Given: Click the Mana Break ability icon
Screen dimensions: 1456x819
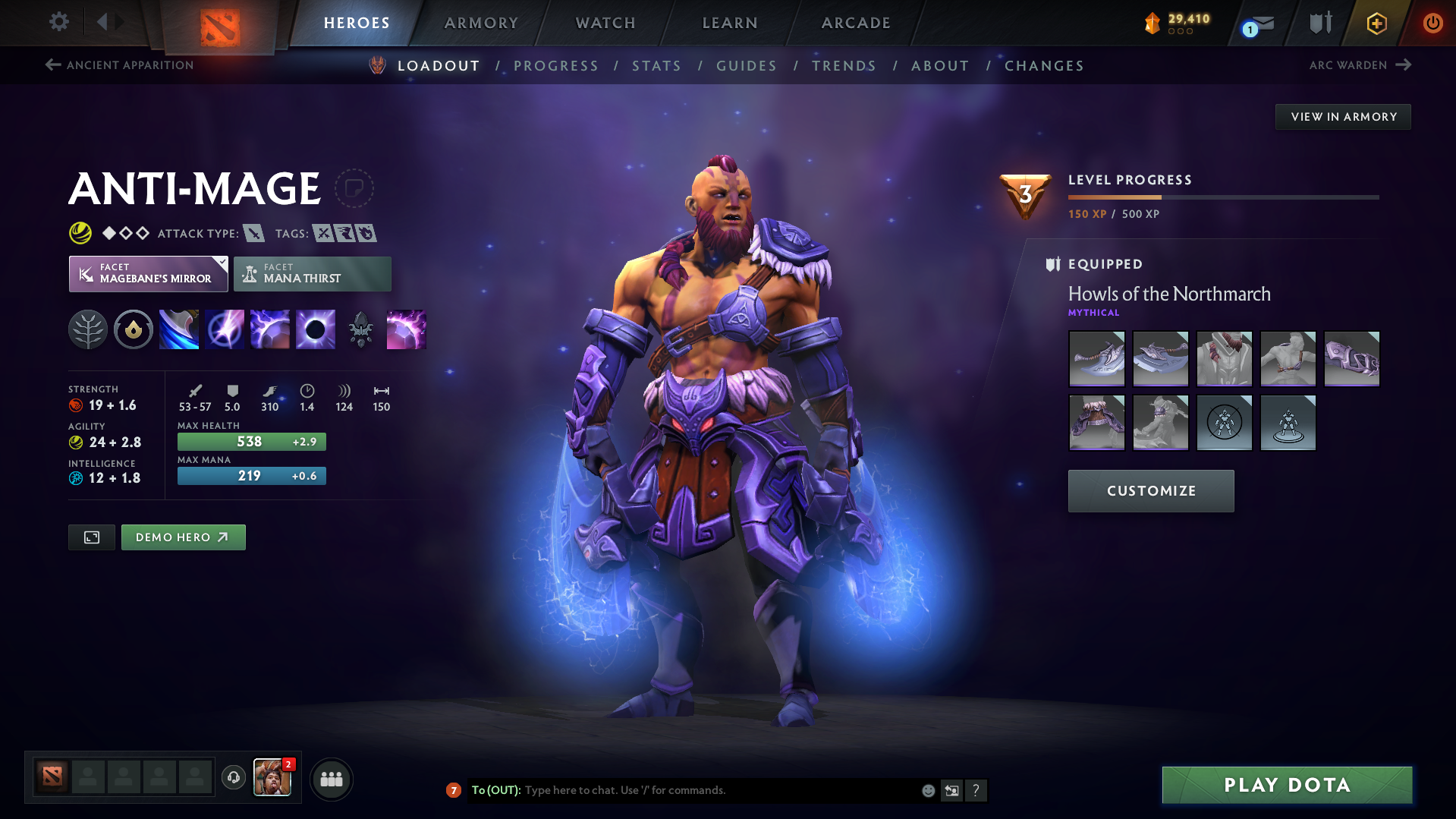Looking at the screenshot, I should [178, 329].
